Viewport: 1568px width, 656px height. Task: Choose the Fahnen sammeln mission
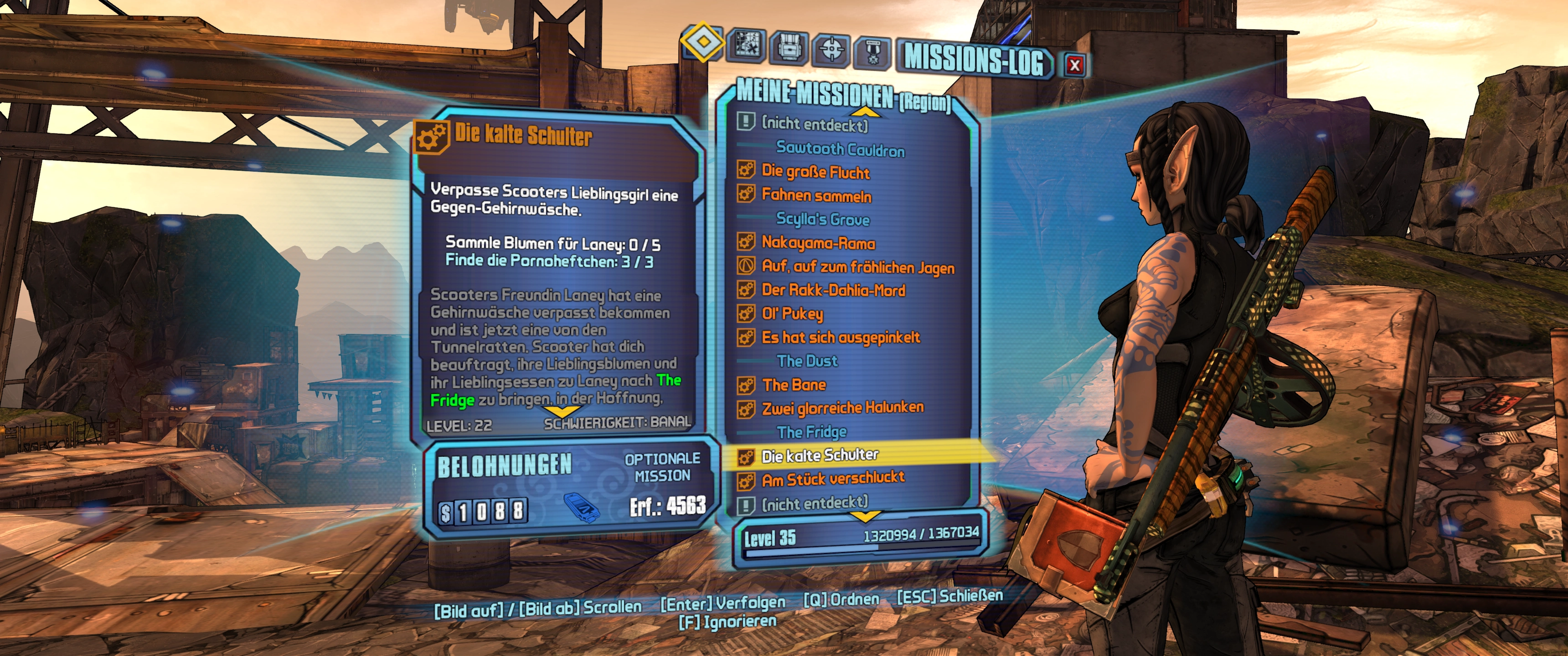816,195
